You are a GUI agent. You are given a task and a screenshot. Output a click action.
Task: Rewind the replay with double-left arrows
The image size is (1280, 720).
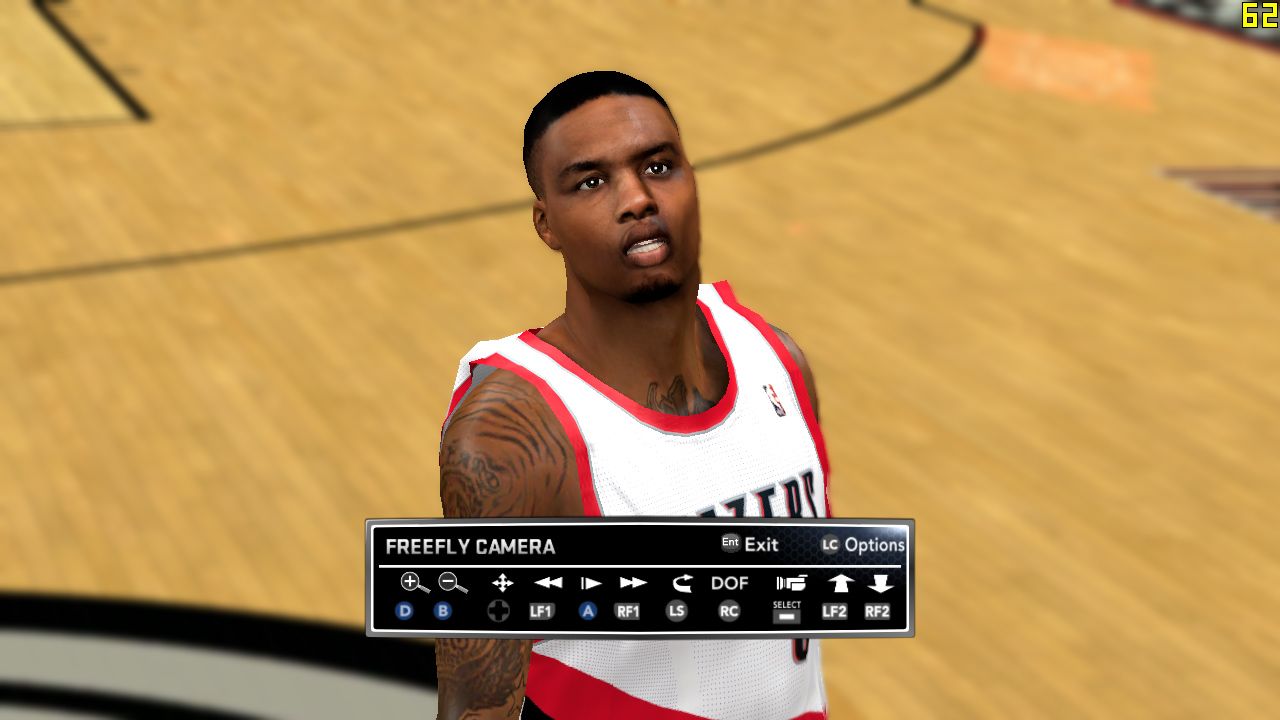coord(547,583)
